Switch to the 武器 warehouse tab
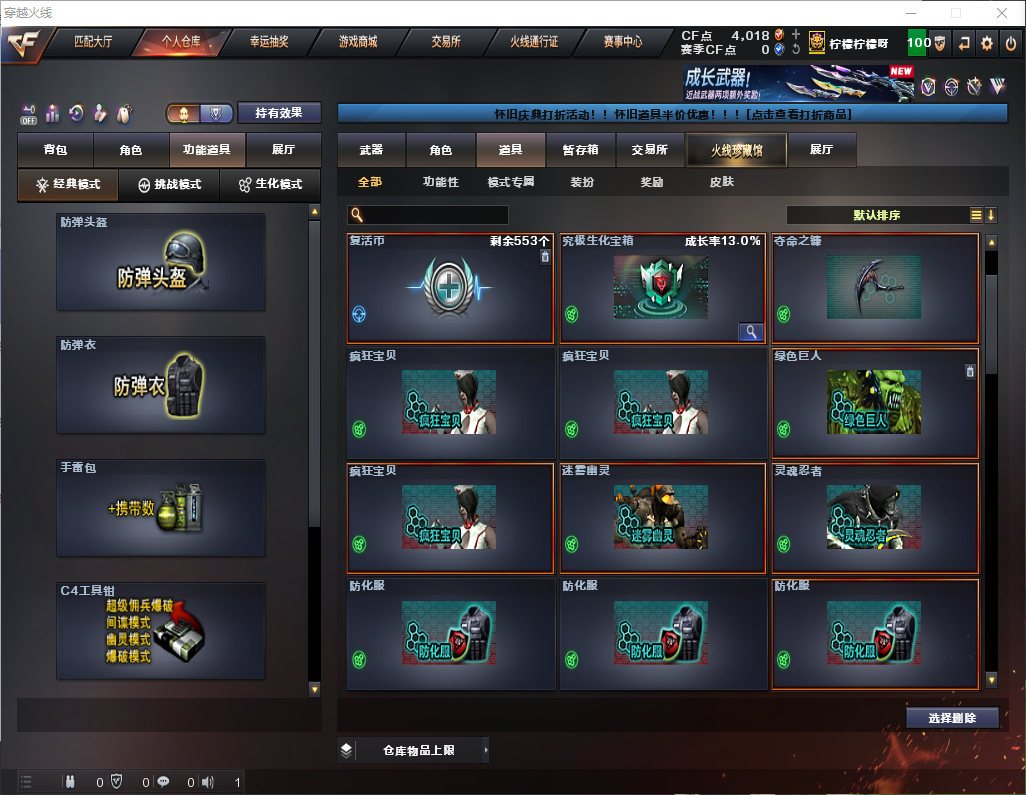 (x=371, y=150)
